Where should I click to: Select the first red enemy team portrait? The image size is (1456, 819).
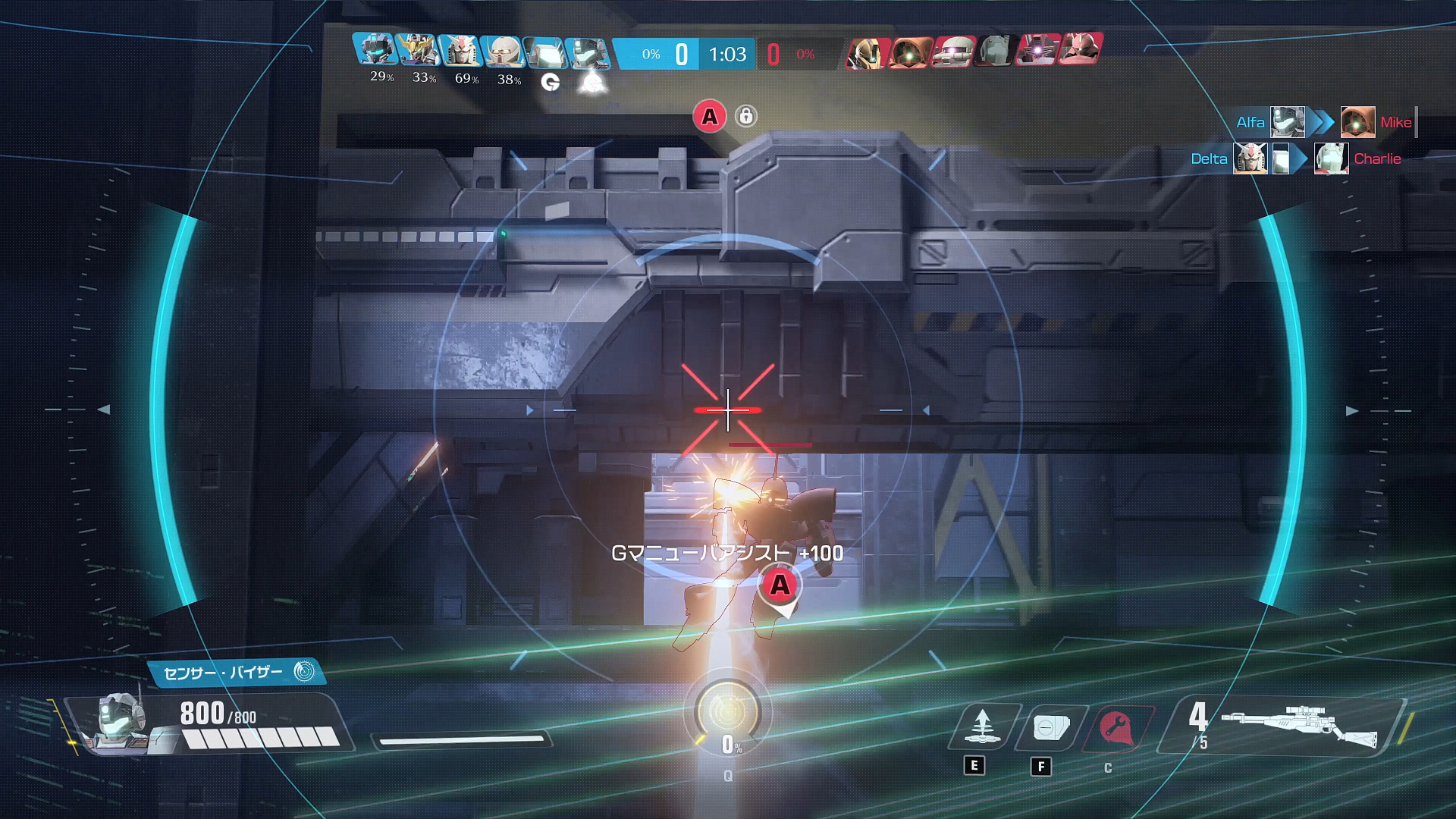(x=867, y=52)
